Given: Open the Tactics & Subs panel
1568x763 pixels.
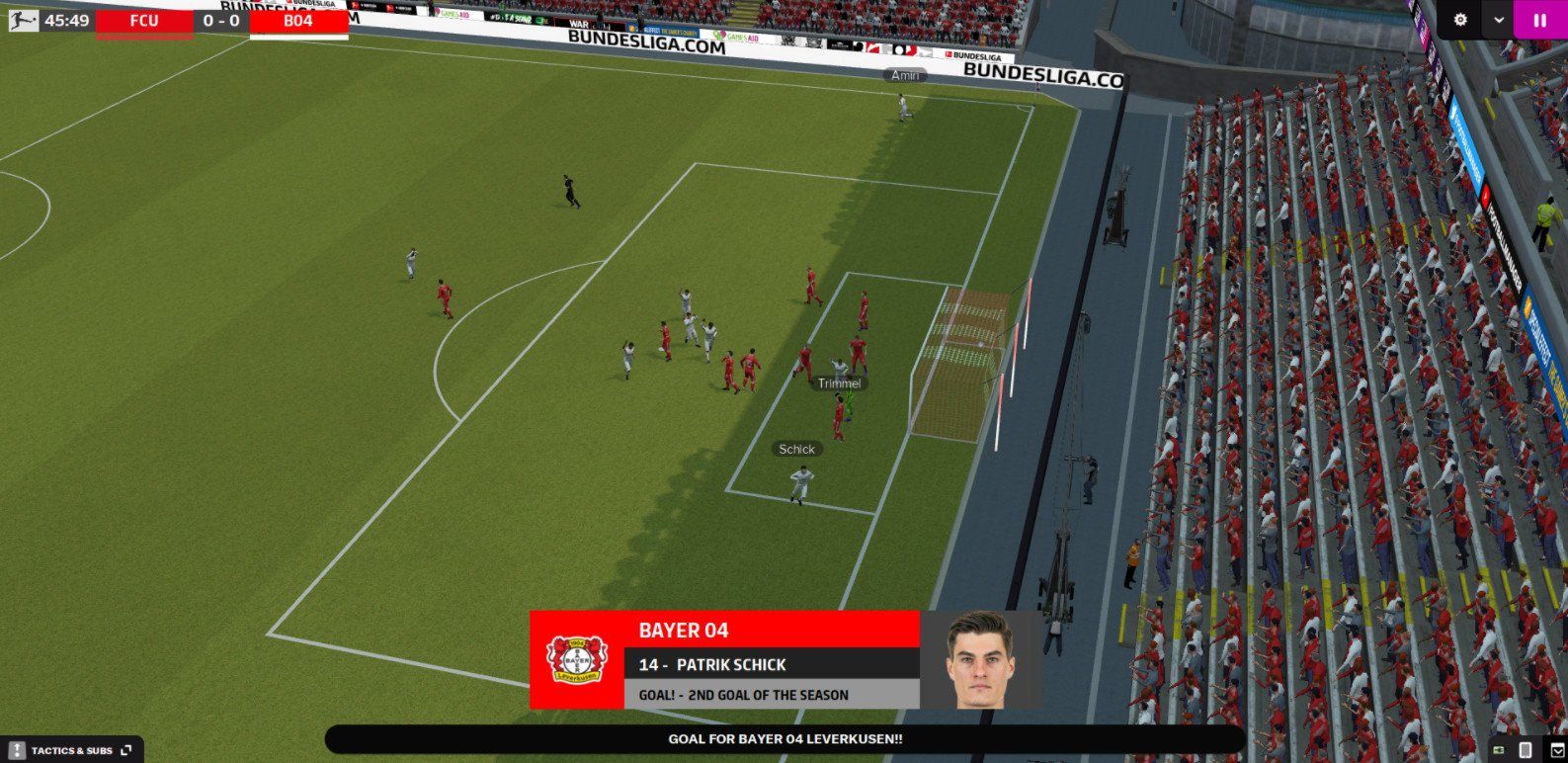Looking at the screenshot, I should click(x=71, y=749).
